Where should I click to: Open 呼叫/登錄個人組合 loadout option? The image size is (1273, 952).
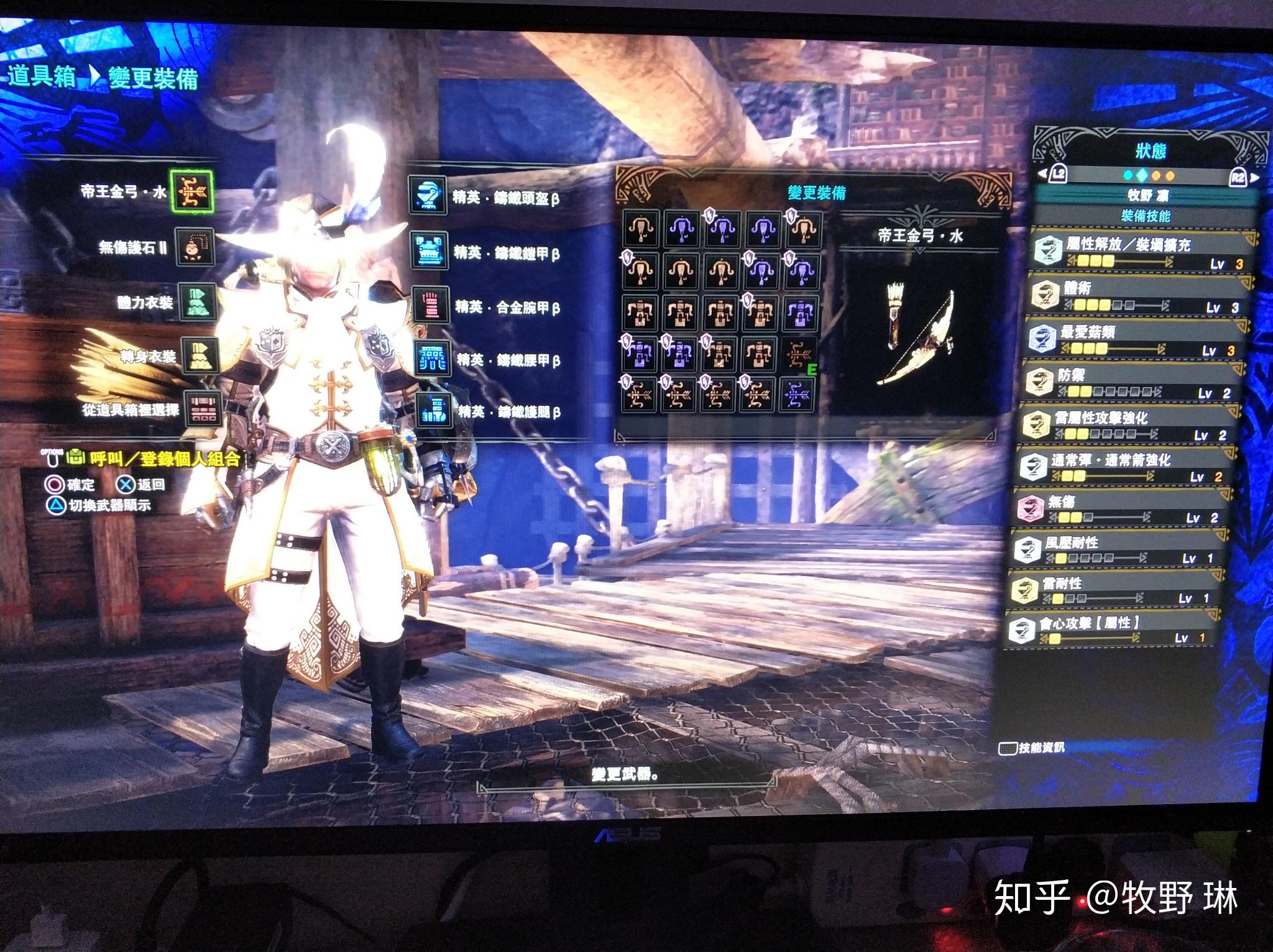[165, 459]
